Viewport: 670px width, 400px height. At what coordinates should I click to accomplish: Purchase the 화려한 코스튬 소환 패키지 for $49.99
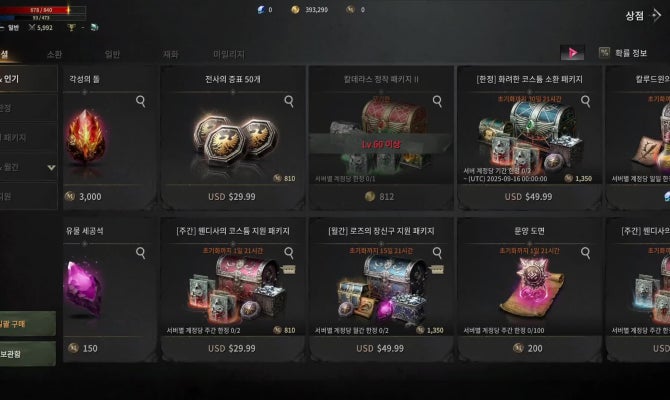pyautogui.click(x=528, y=197)
